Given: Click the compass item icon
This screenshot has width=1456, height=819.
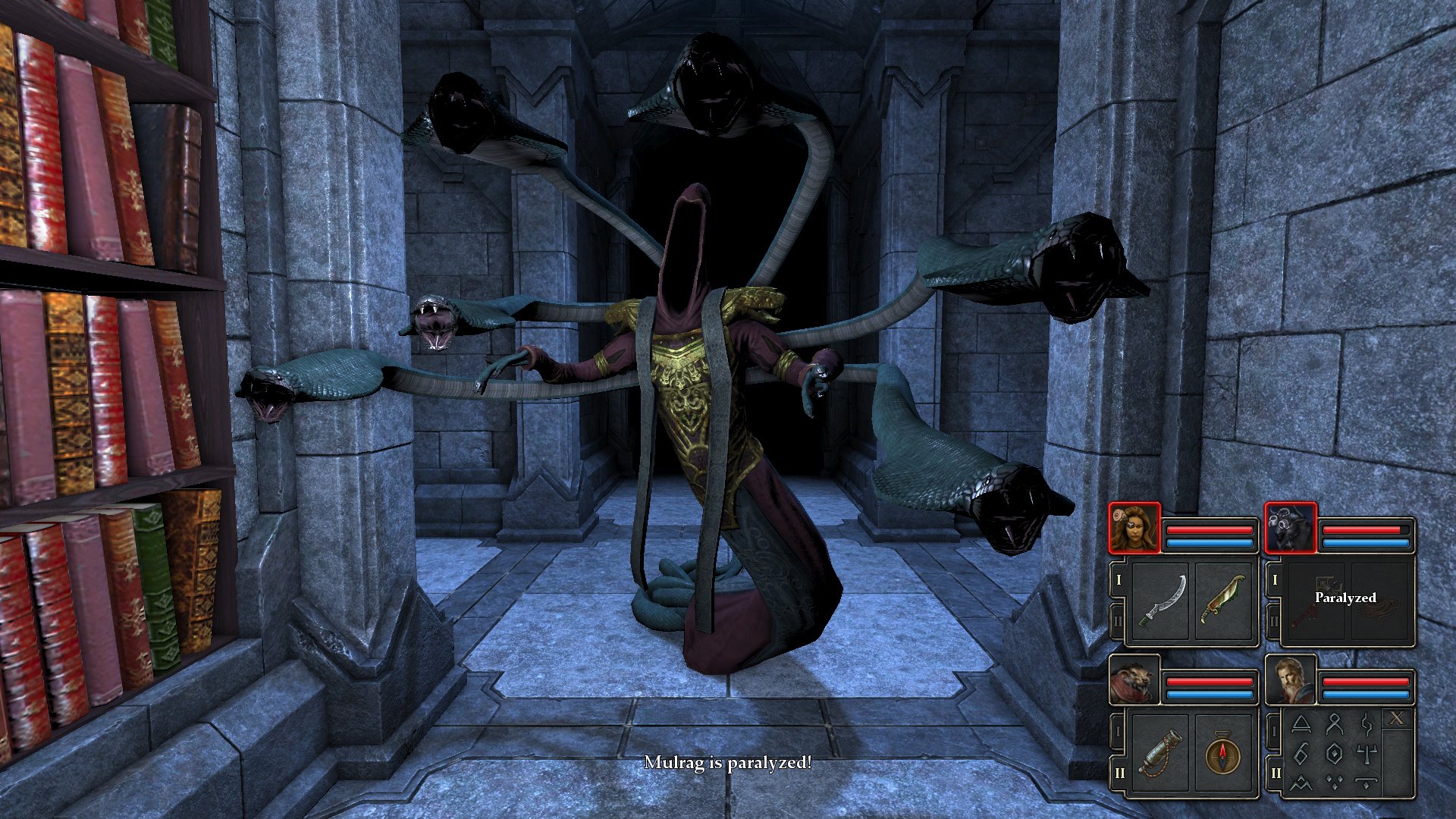Looking at the screenshot, I should (1222, 757).
